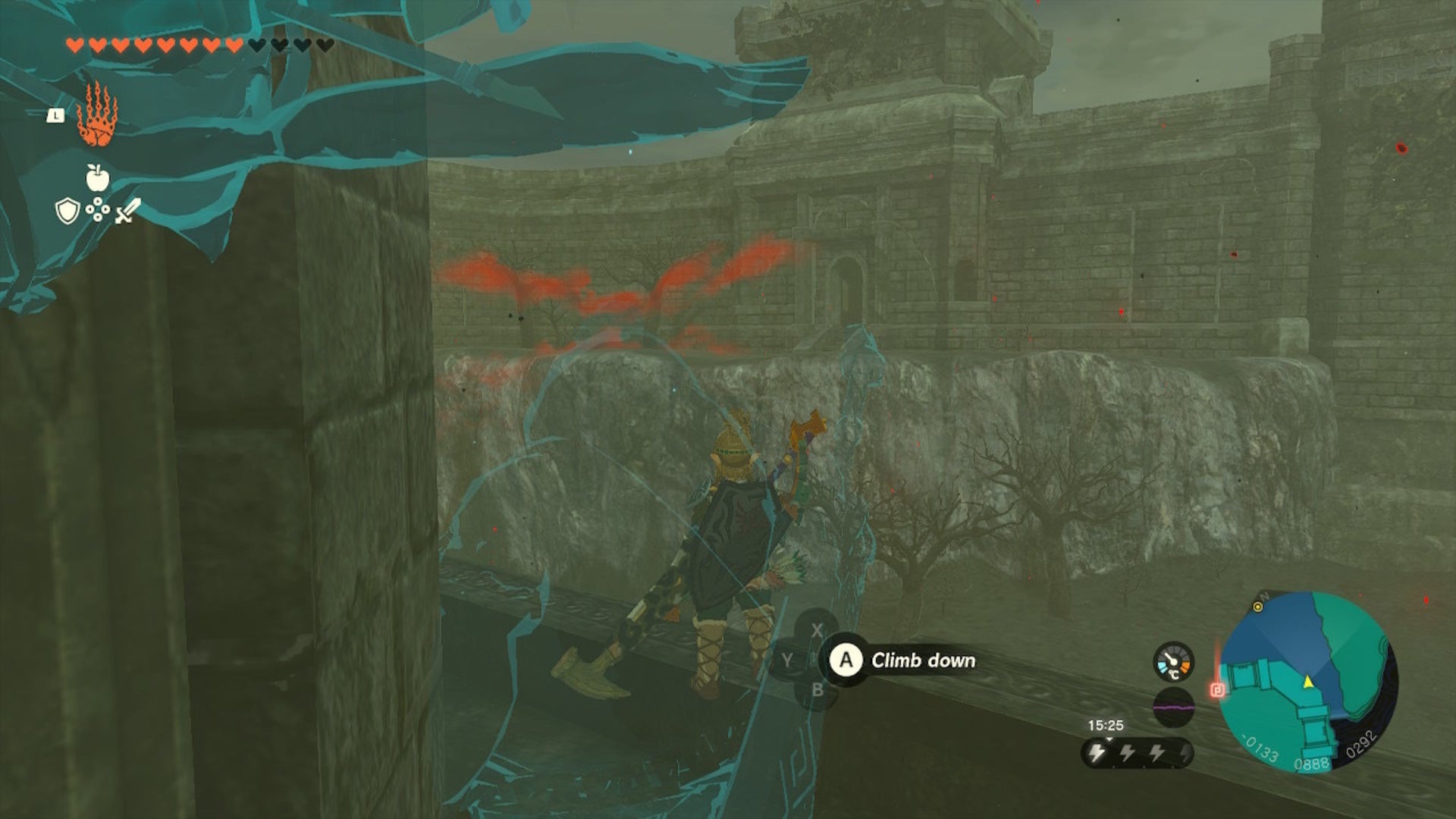
Task: Click the noise level meter icon
Action: [x=1174, y=708]
